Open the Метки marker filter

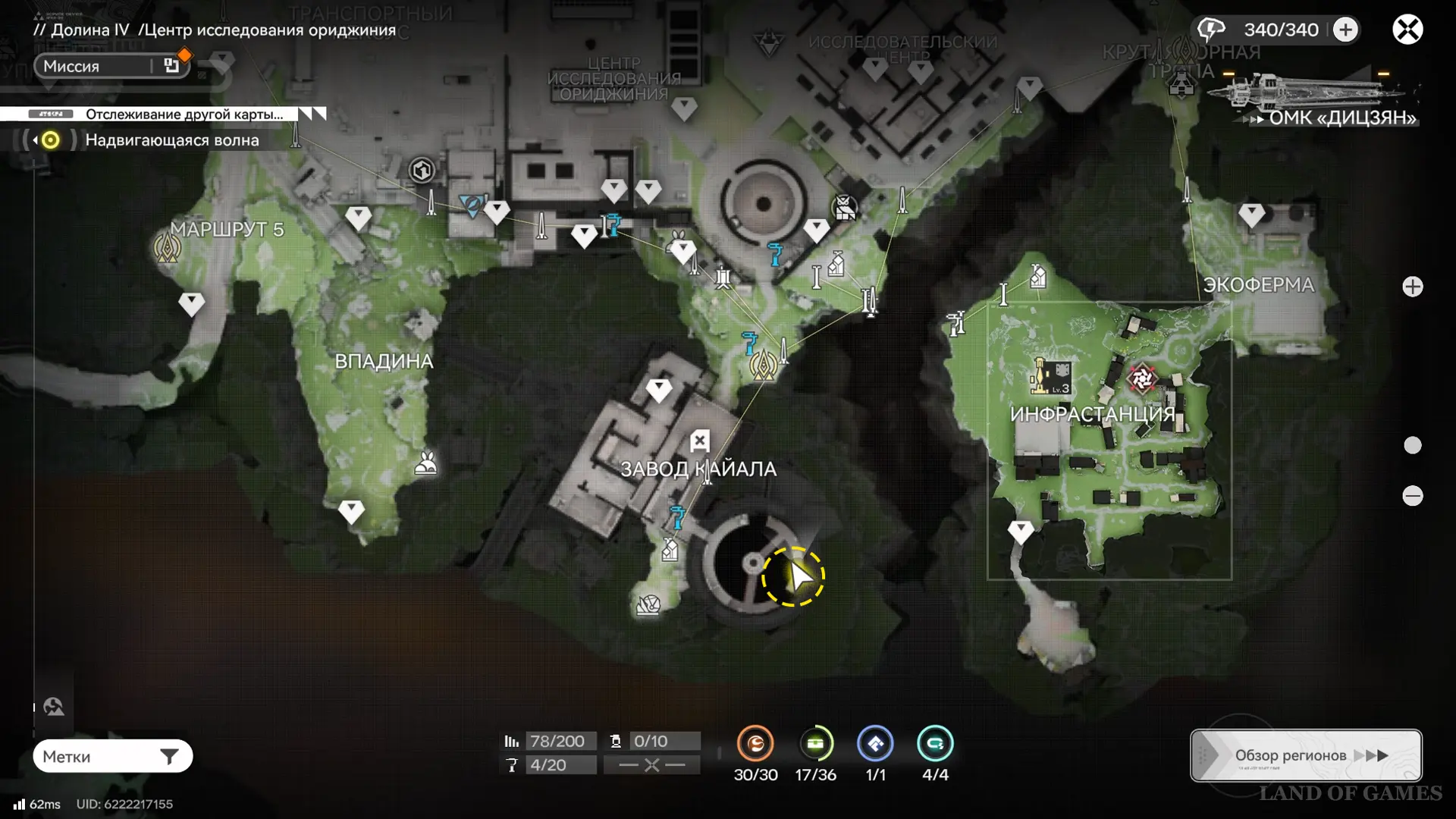coord(112,756)
